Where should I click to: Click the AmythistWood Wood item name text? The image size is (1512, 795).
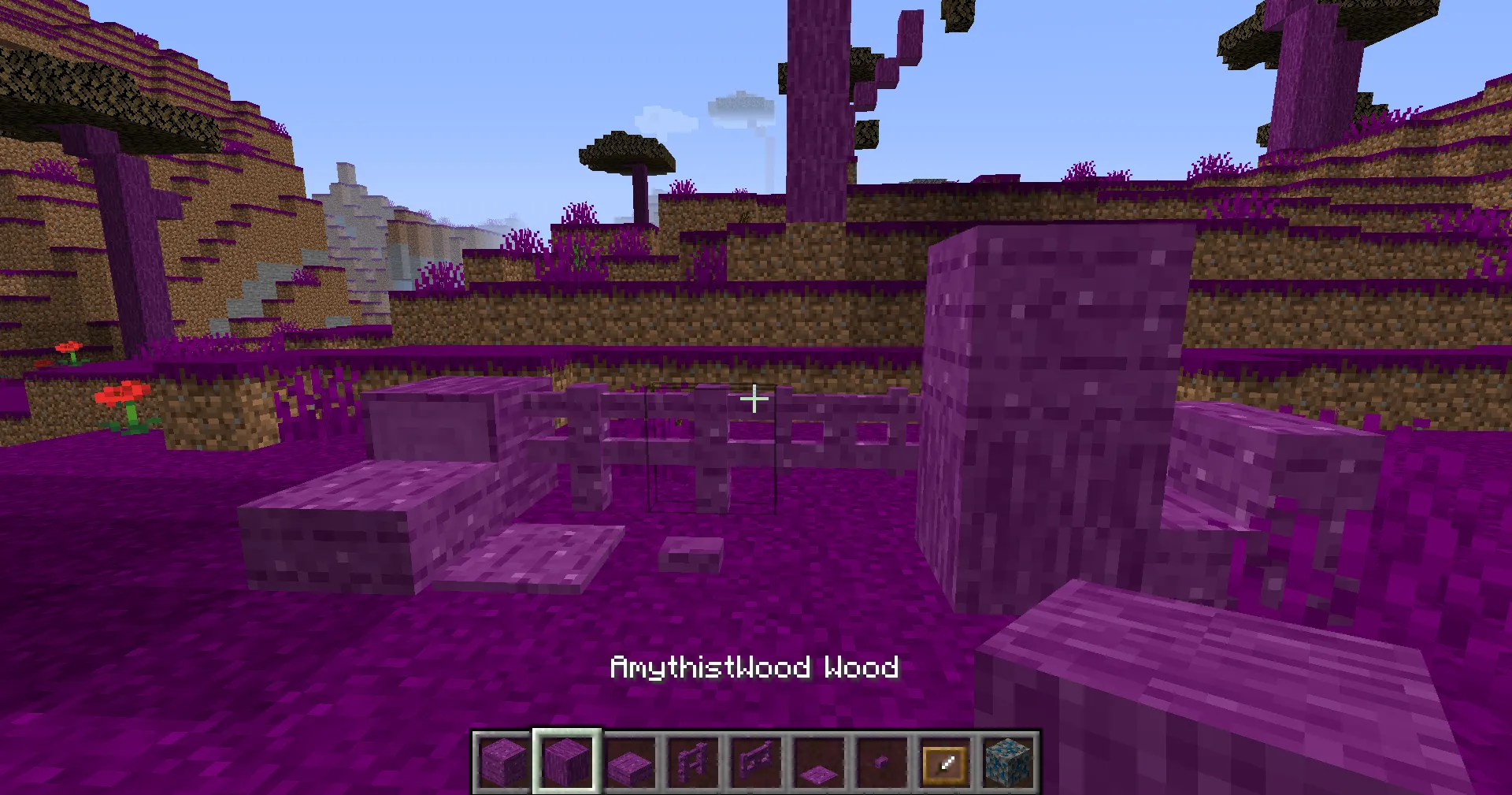tap(754, 667)
